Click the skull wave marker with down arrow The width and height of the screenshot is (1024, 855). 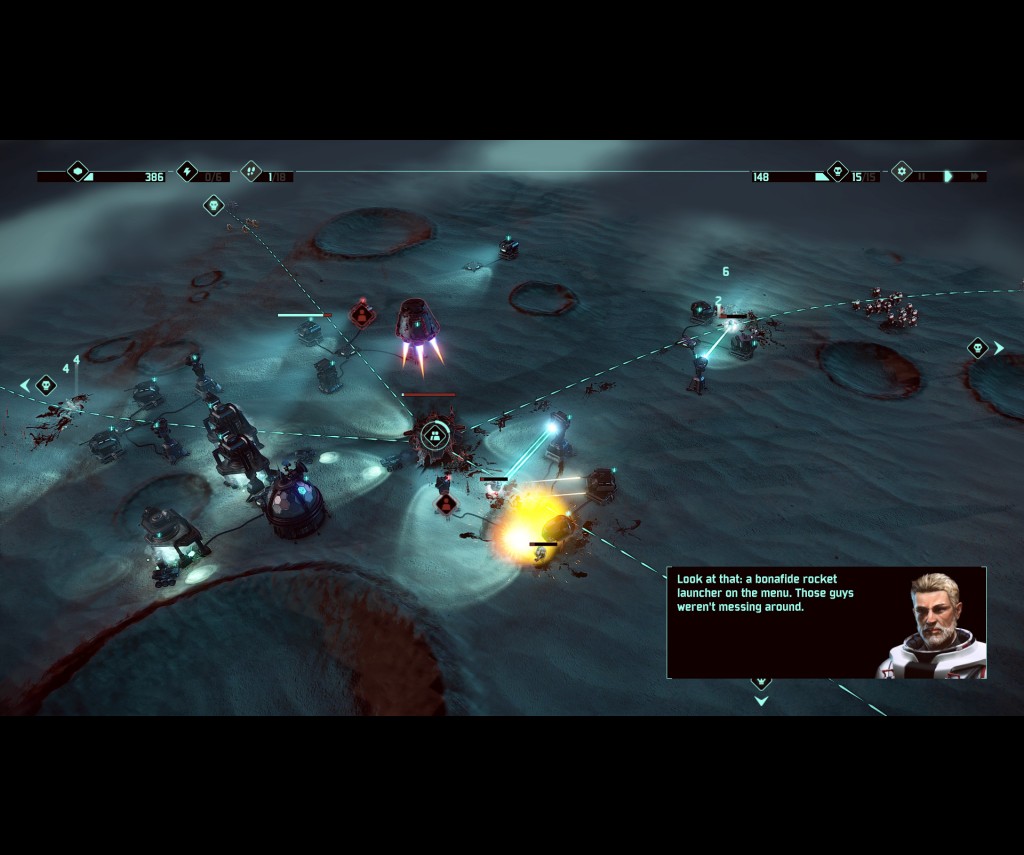[761, 684]
